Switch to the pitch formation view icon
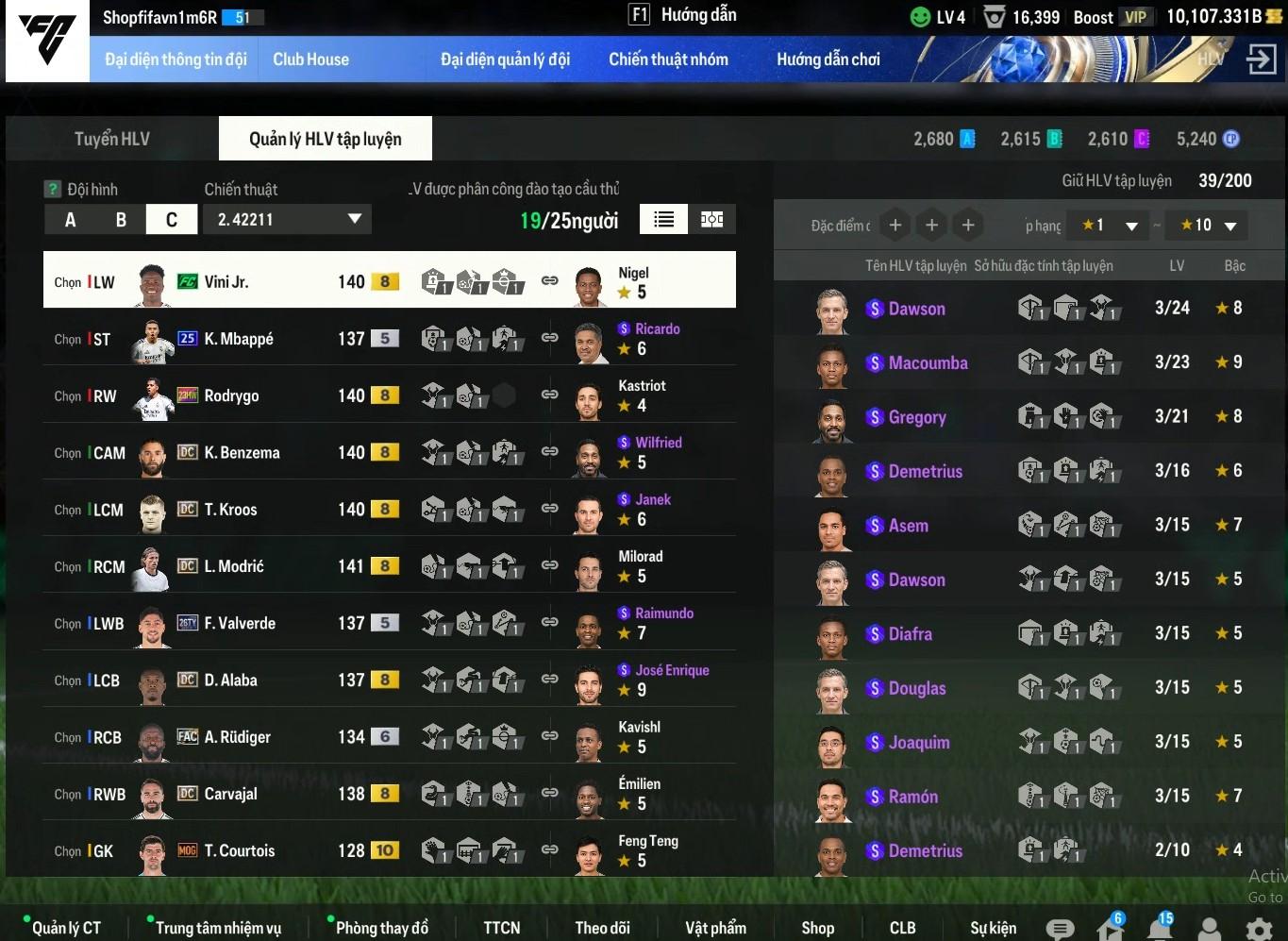Viewport: 1288px width, 941px height. tap(712, 220)
